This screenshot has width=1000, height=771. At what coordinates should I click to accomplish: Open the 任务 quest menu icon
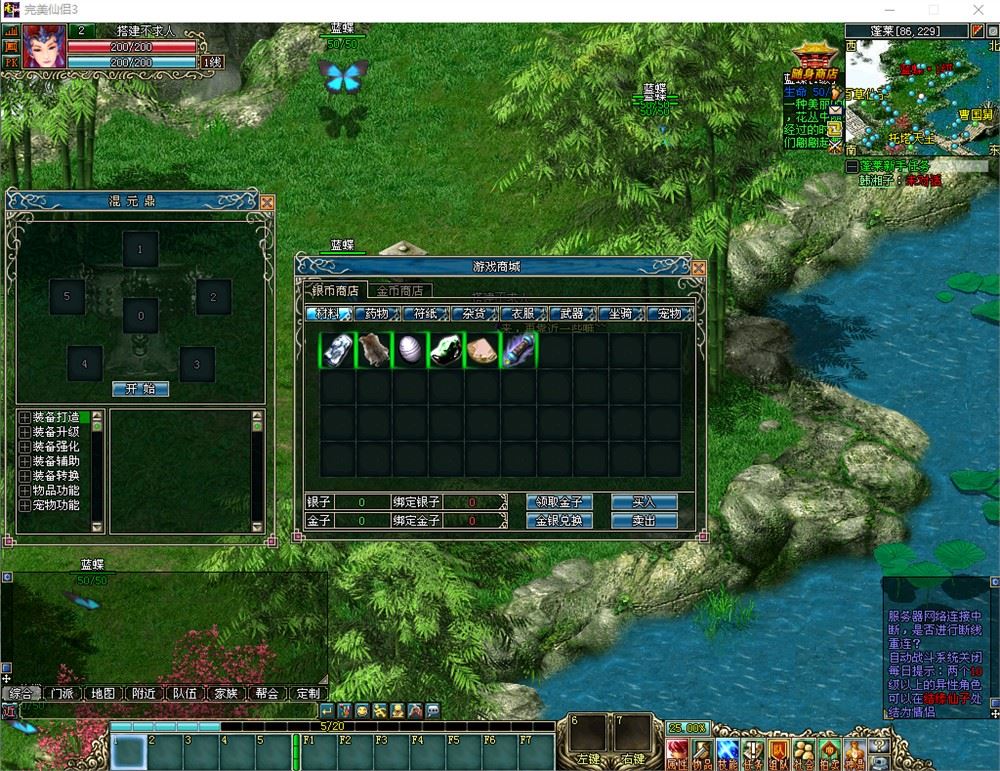click(x=753, y=752)
